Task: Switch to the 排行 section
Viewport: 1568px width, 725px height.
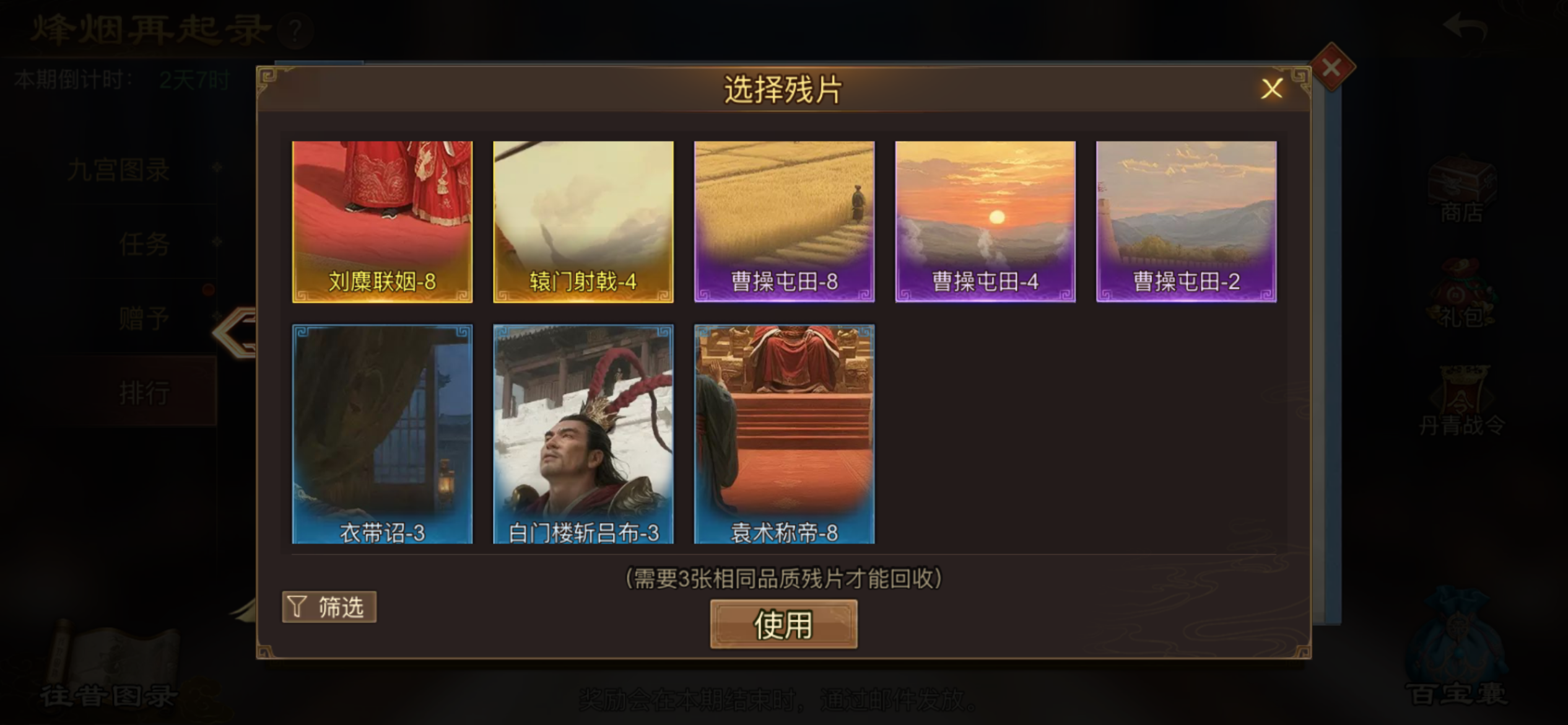Action: (144, 392)
